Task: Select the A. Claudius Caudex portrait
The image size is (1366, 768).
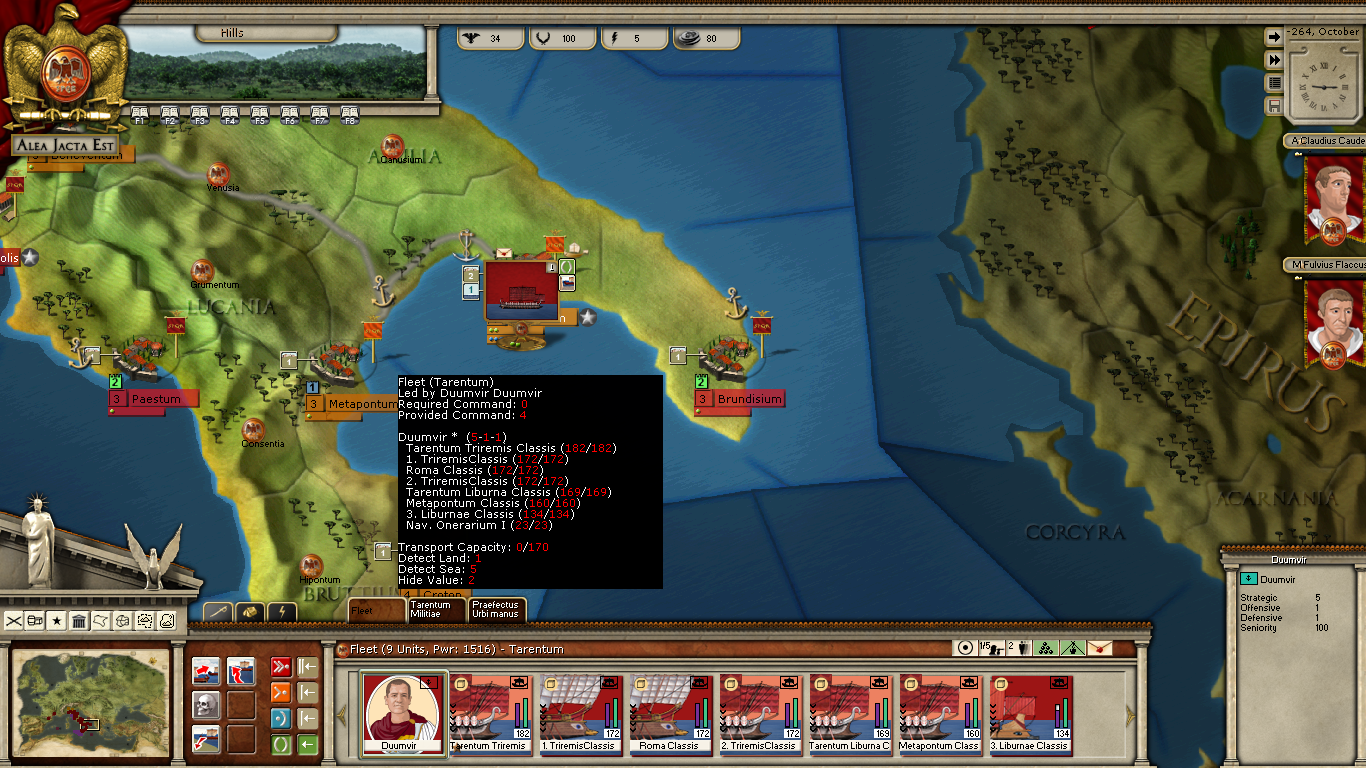Action: tap(1334, 197)
